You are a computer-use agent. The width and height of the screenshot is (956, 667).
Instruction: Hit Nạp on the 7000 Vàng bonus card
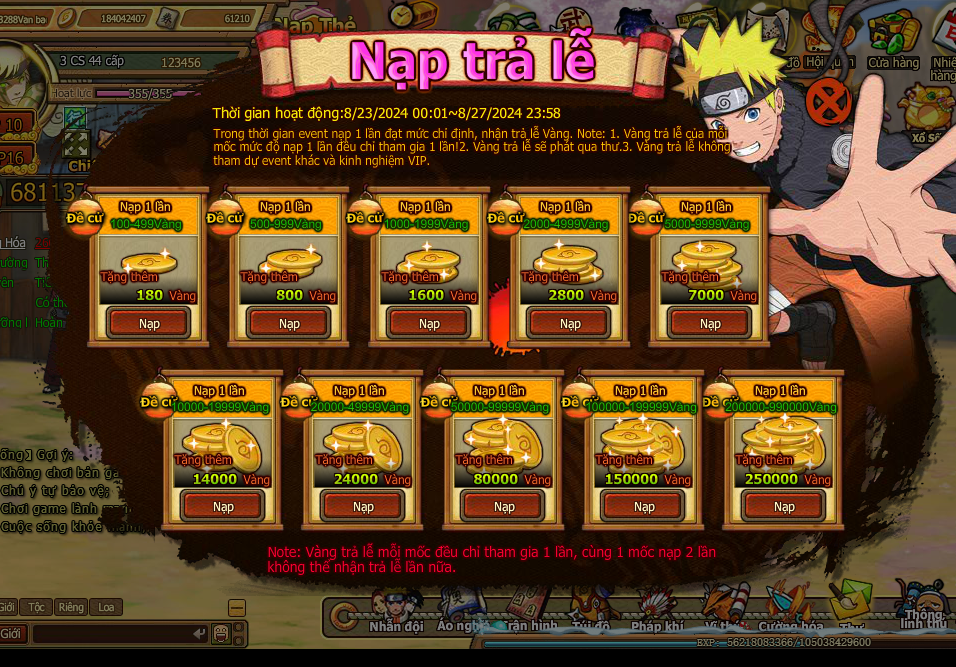coord(710,323)
